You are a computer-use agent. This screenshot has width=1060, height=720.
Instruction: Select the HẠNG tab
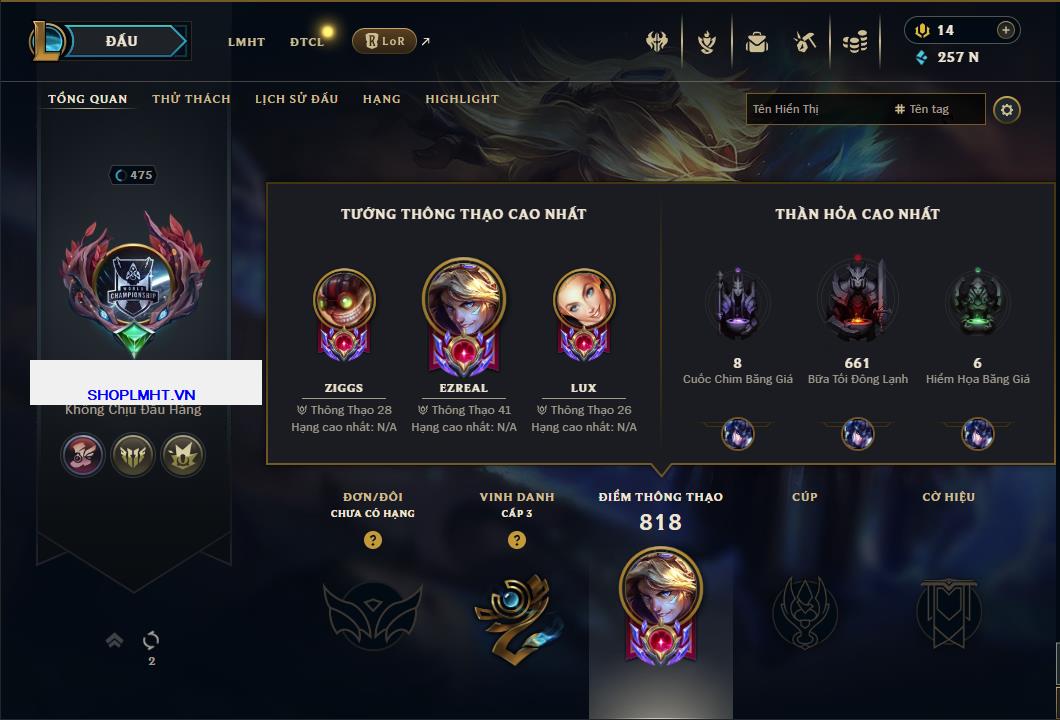click(381, 99)
